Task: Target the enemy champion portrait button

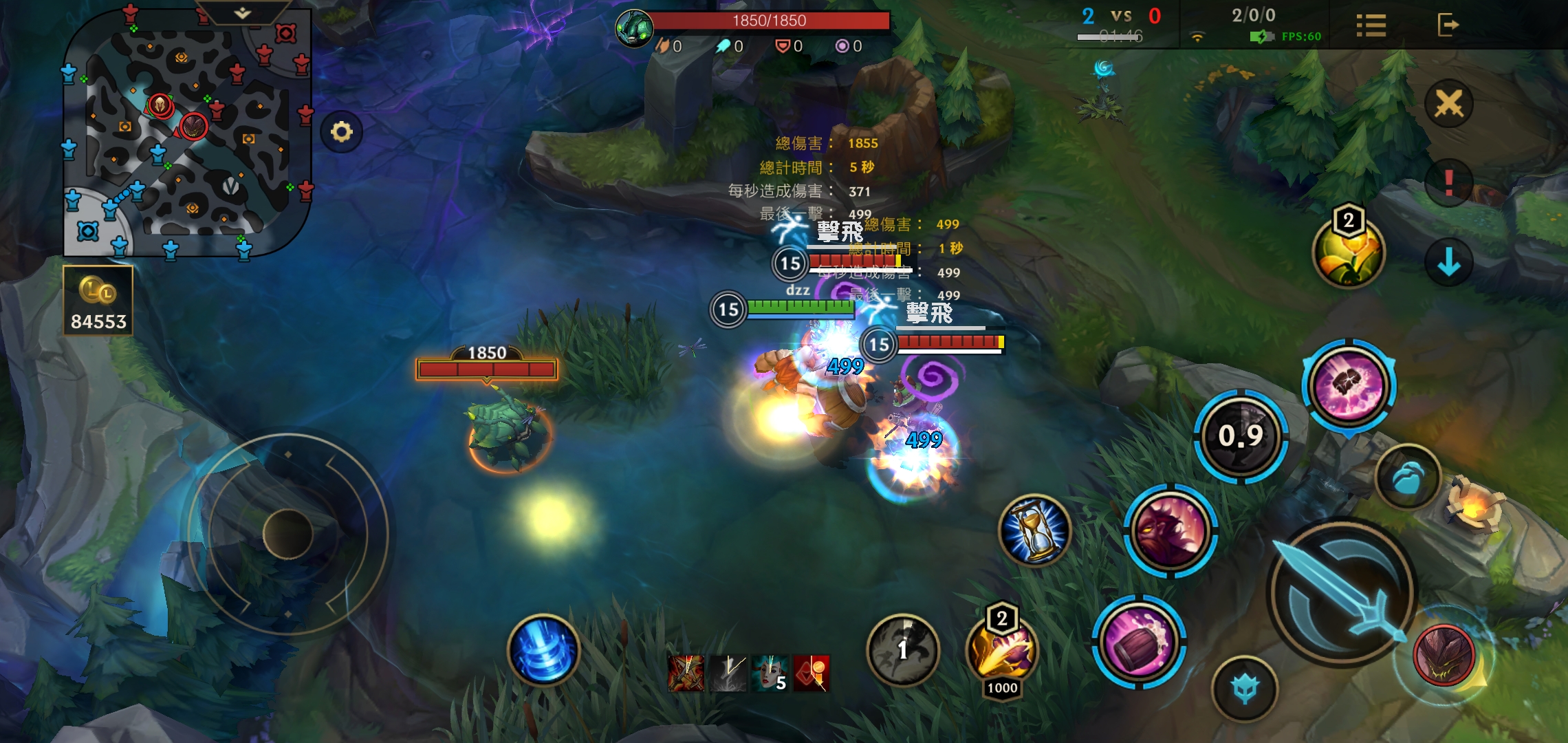Action: coord(1444,655)
